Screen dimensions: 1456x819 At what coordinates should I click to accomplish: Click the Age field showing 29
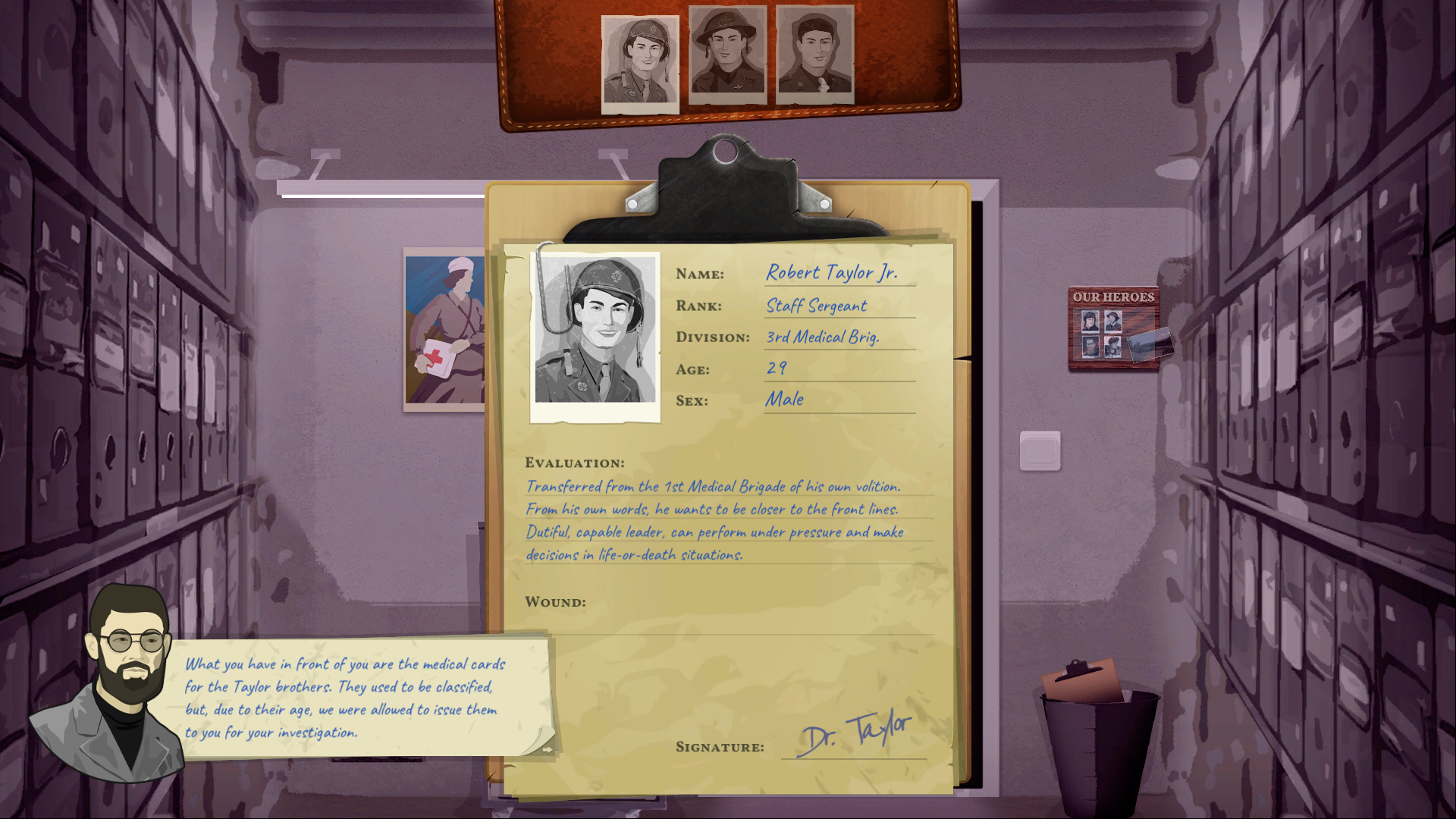tap(776, 368)
